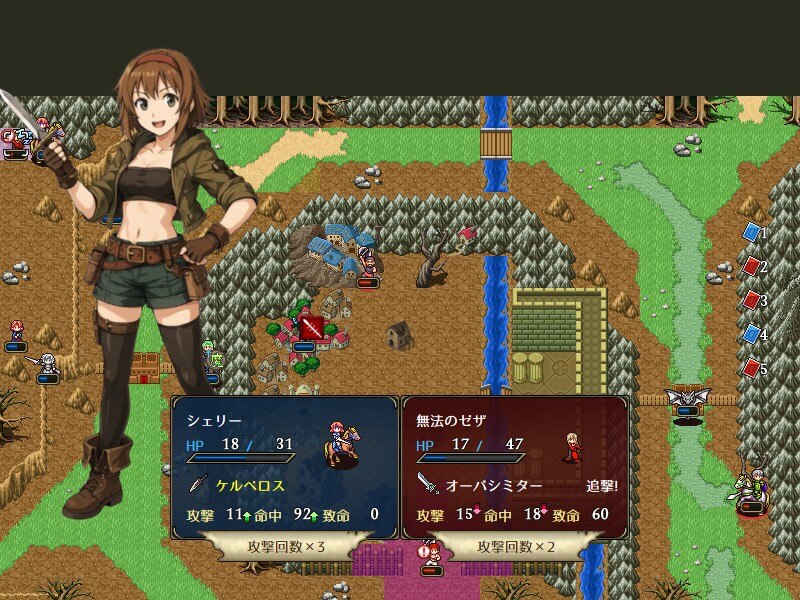Select the 無法のゼザ enemy forecast panel
This screenshot has width=800, height=600.
tap(515, 466)
